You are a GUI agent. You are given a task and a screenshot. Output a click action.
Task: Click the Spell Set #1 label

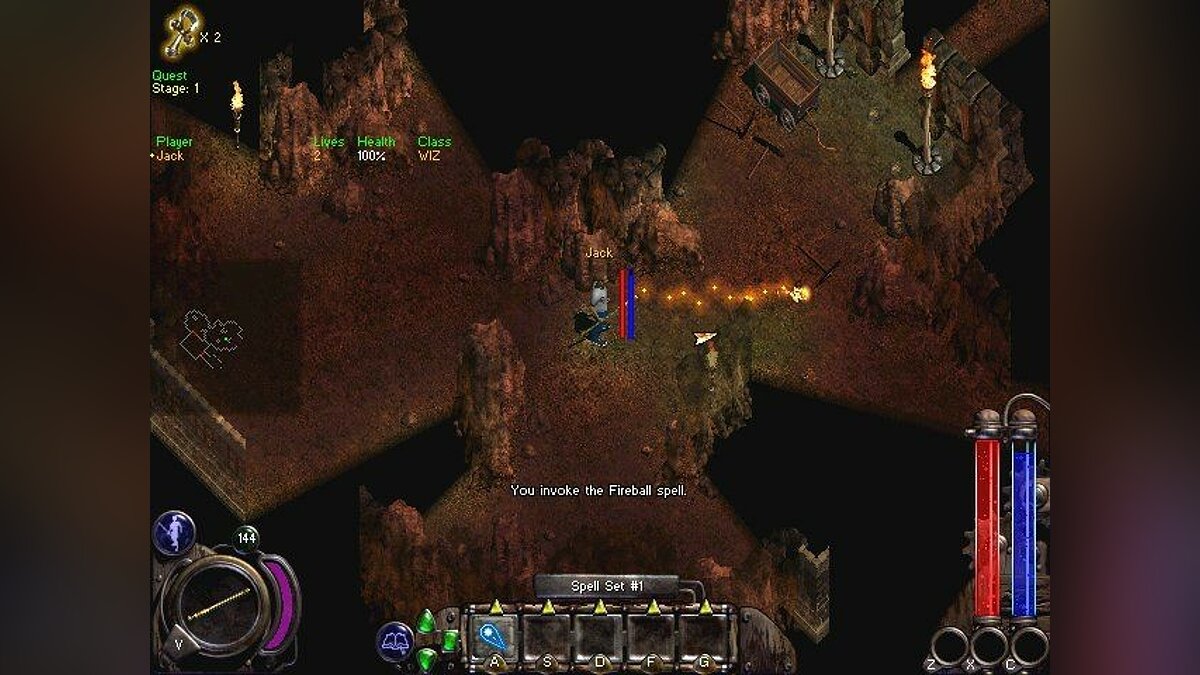tap(607, 586)
